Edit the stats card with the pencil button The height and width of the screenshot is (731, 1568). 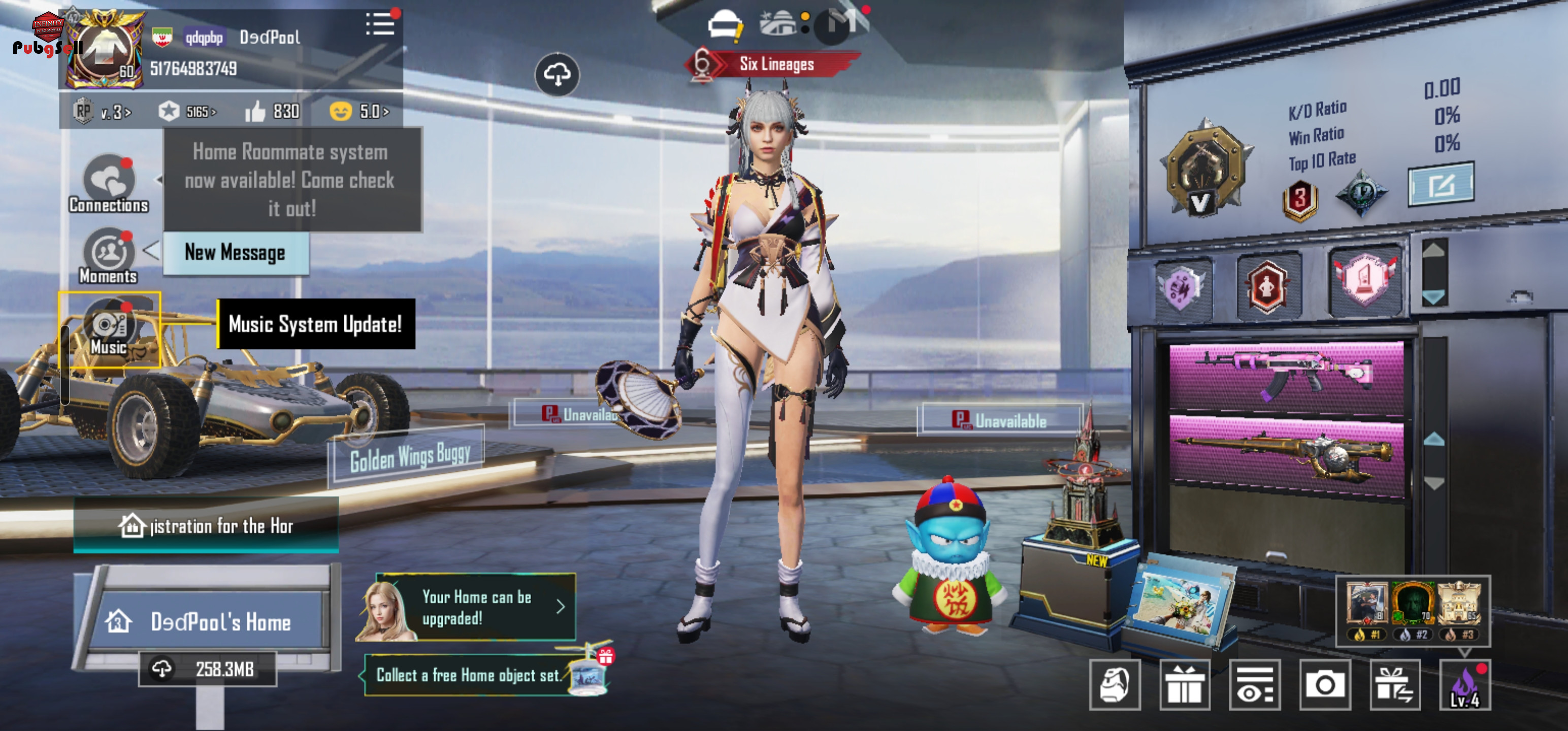pyautogui.click(x=1440, y=184)
